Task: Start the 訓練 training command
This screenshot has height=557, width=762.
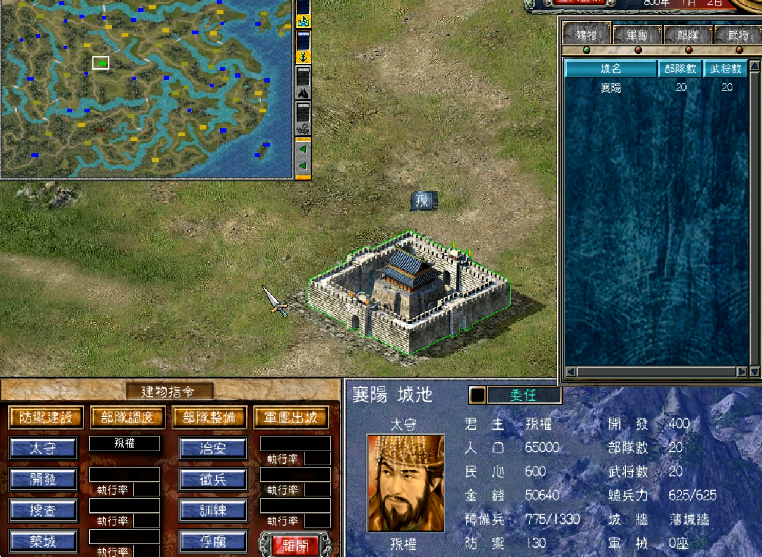Action: (213, 510)
